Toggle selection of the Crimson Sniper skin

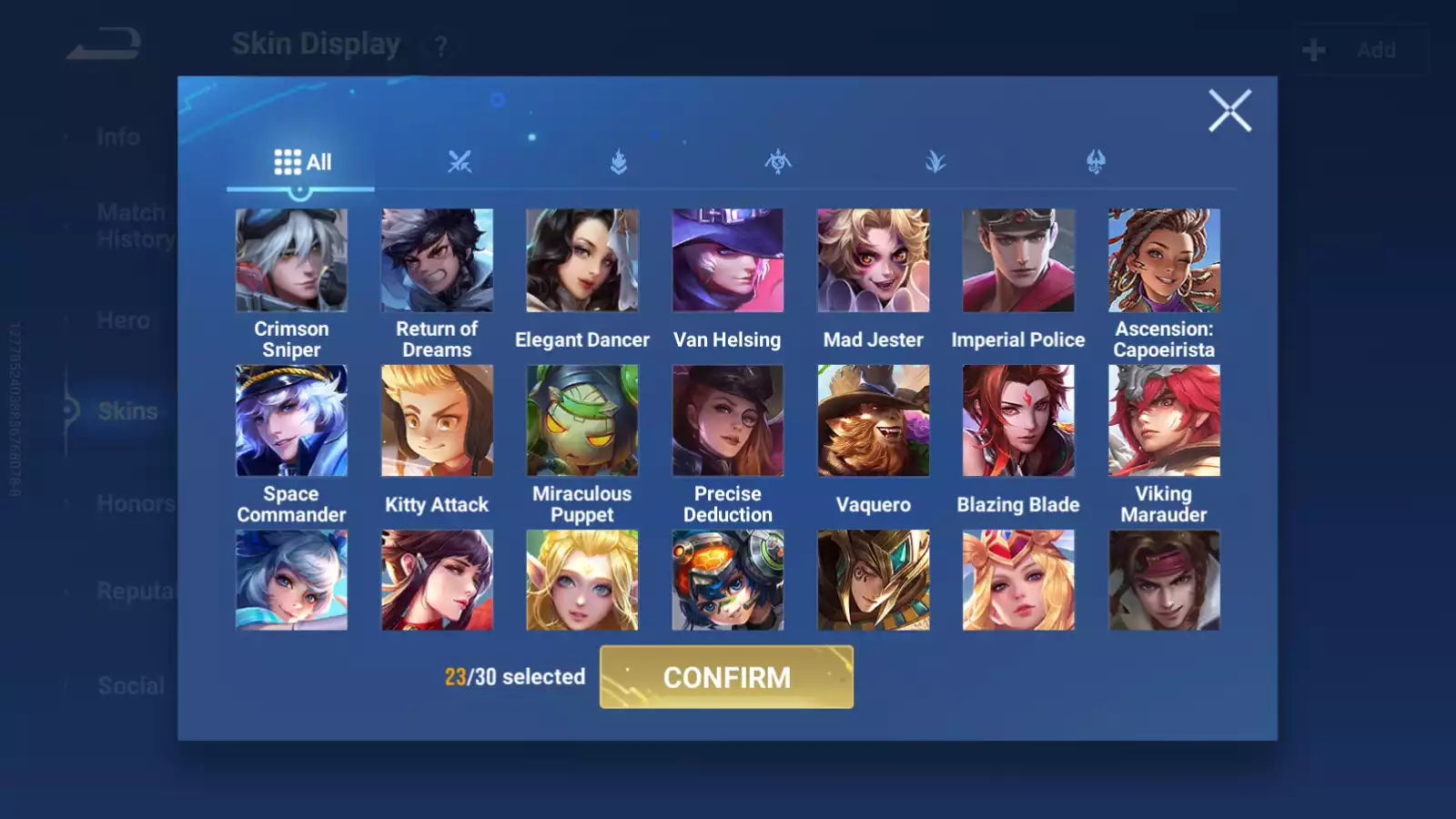(291, 259)
